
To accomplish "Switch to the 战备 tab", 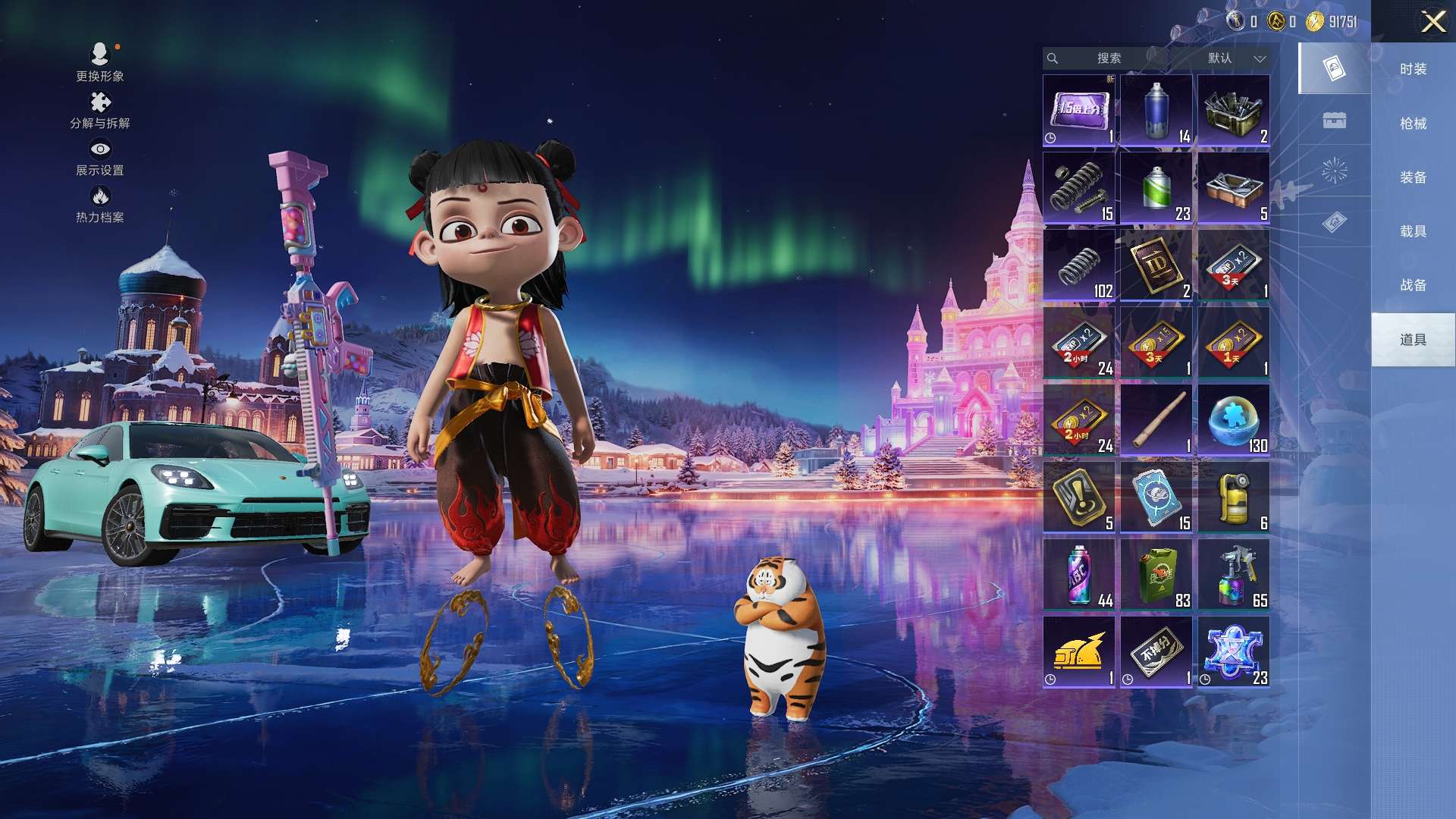I will point(1413,285).
